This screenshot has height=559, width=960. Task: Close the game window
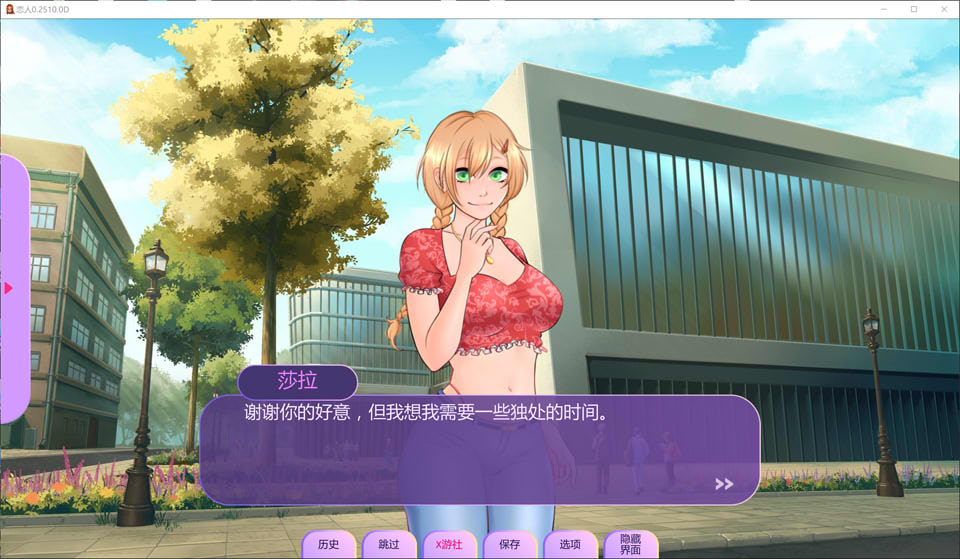click(942, 9)
